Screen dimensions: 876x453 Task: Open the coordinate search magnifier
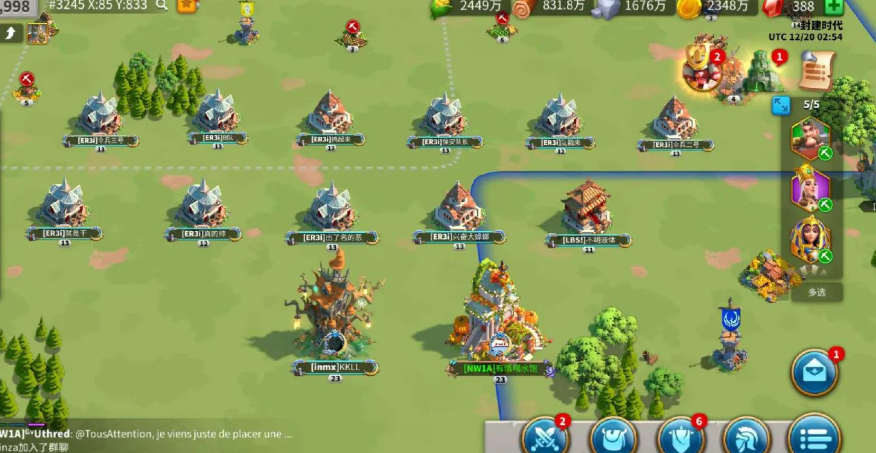click(161, 5)
